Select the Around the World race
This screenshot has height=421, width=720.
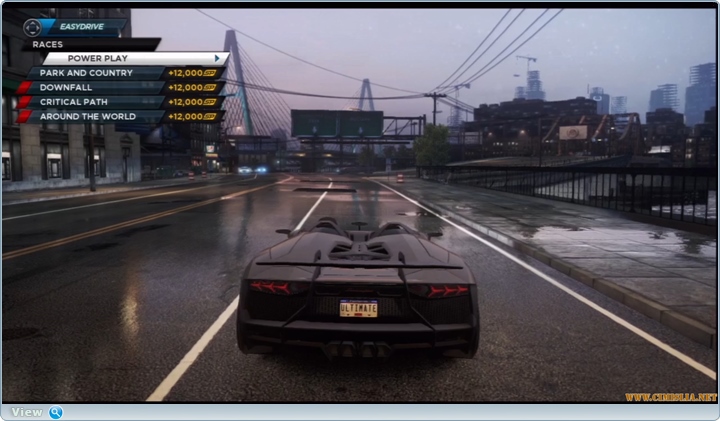click(95, 116)
